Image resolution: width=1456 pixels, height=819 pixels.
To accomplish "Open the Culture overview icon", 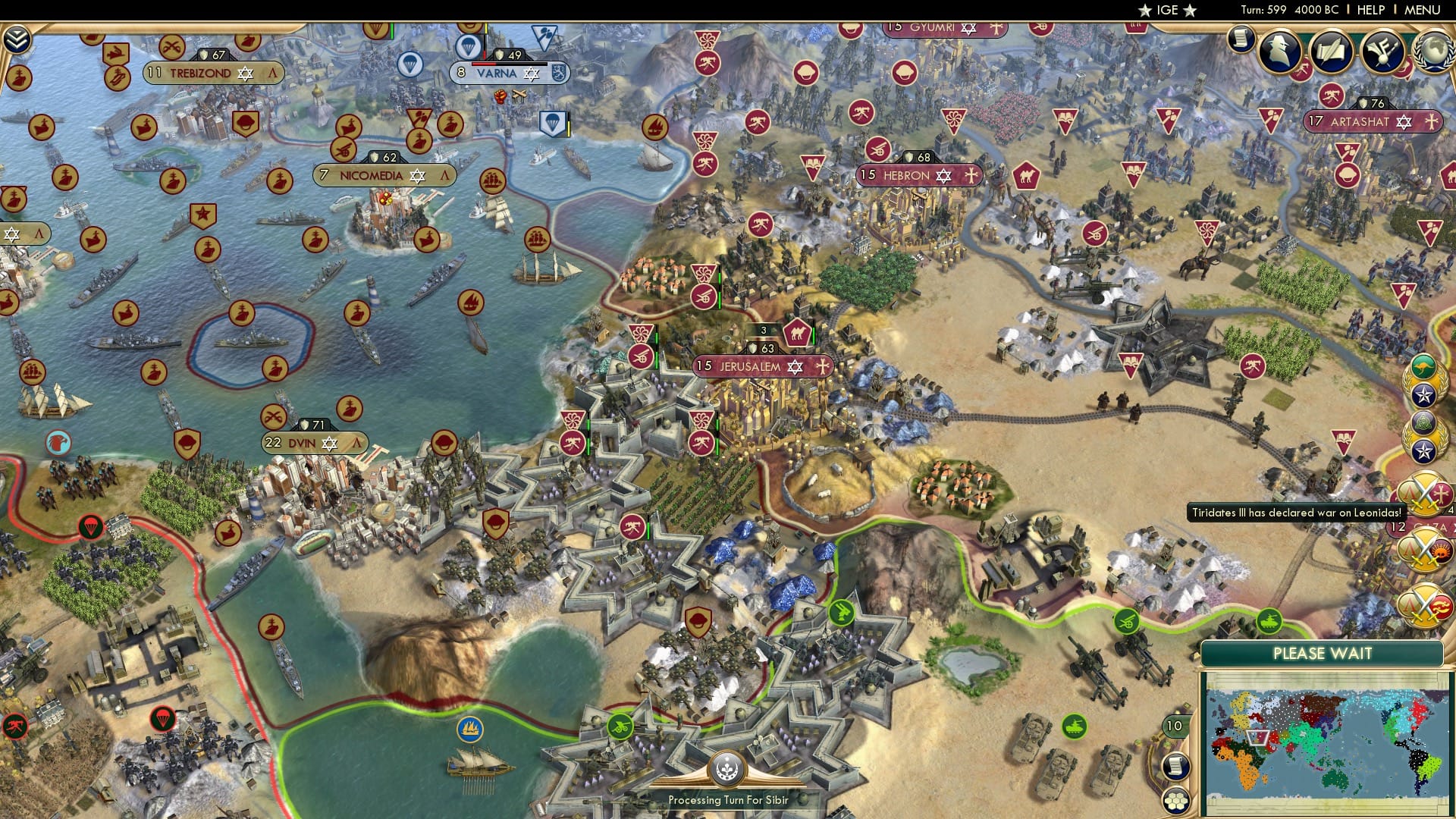I will (x=1382, y=52).
